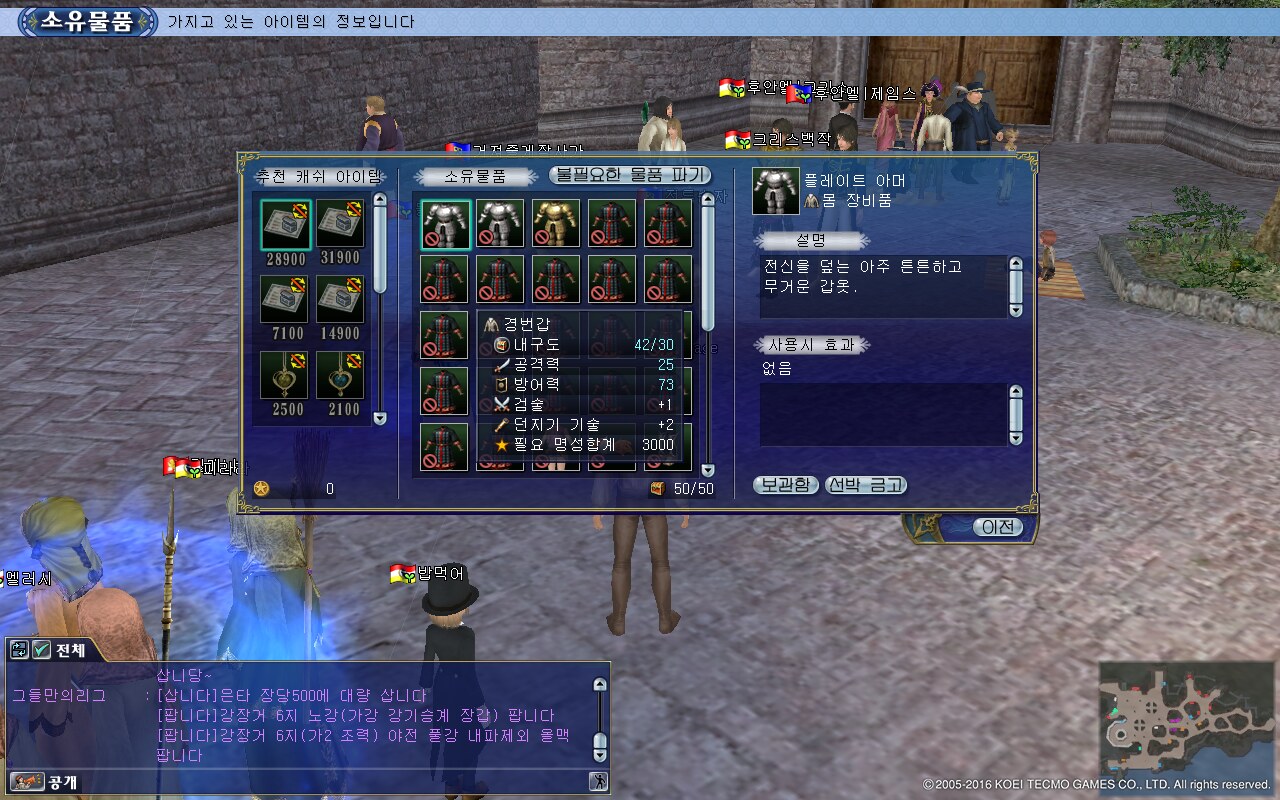Click the inventory list scroll-down arrow
Screen dimensions: 1280x800
click(708, 470)
